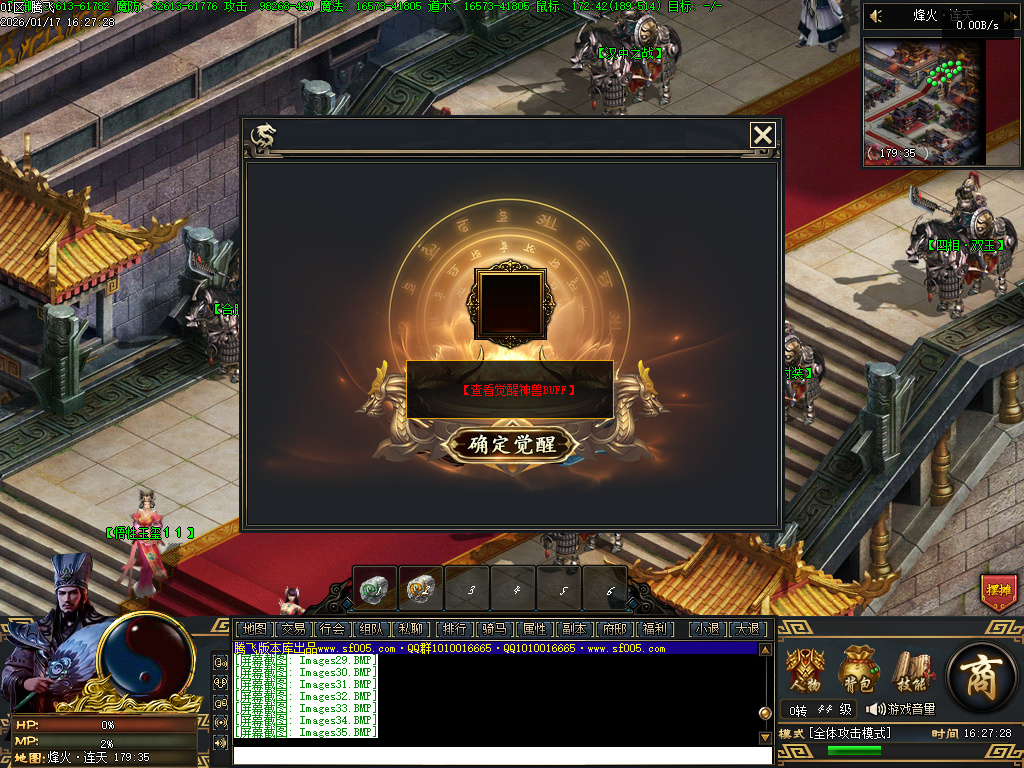Toggle 骑马 mount riding
The height and width of the screenshot is (768, 1024).
click(x=494, y=629)
